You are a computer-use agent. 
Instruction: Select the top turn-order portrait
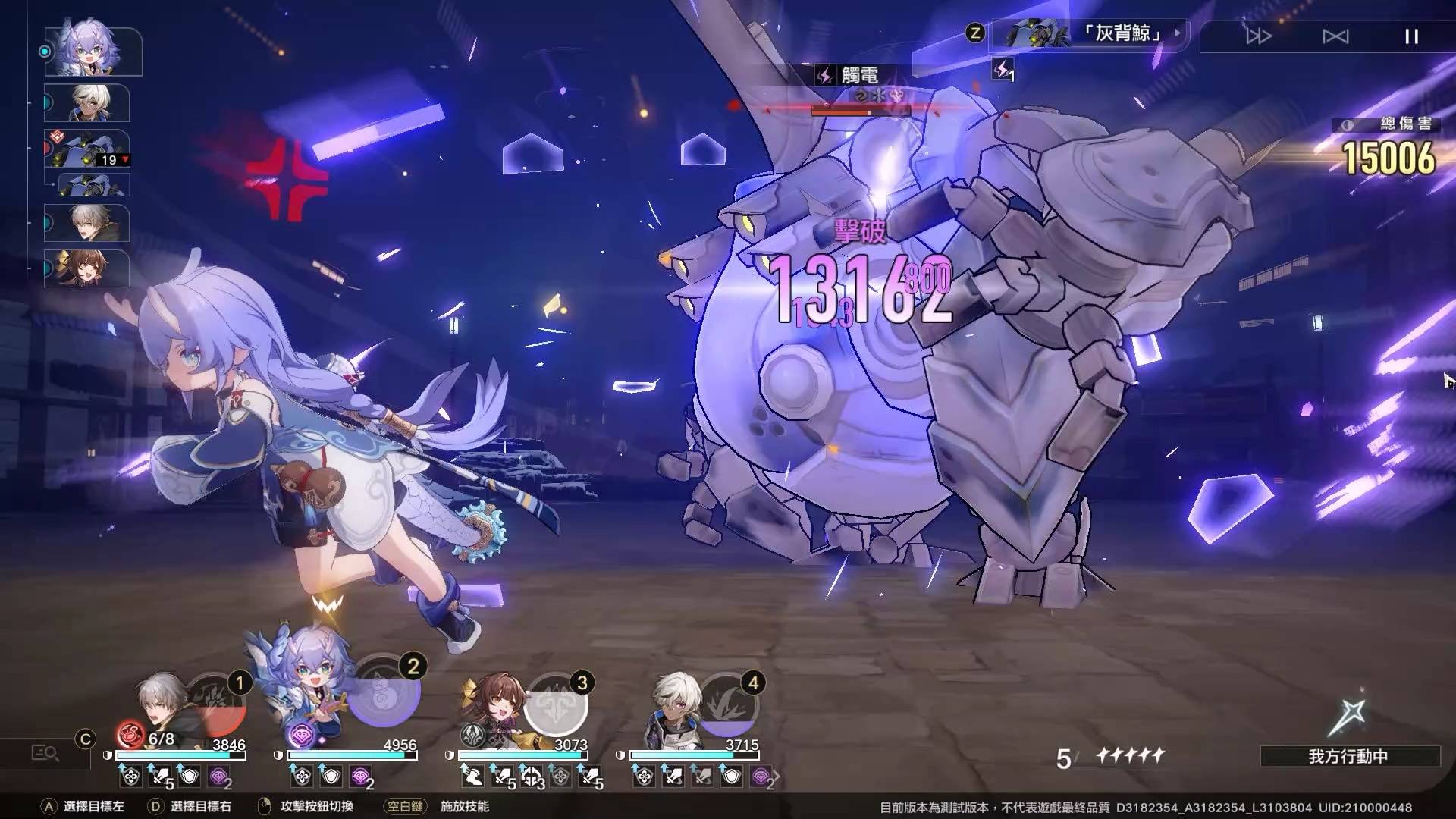[93, 51]
